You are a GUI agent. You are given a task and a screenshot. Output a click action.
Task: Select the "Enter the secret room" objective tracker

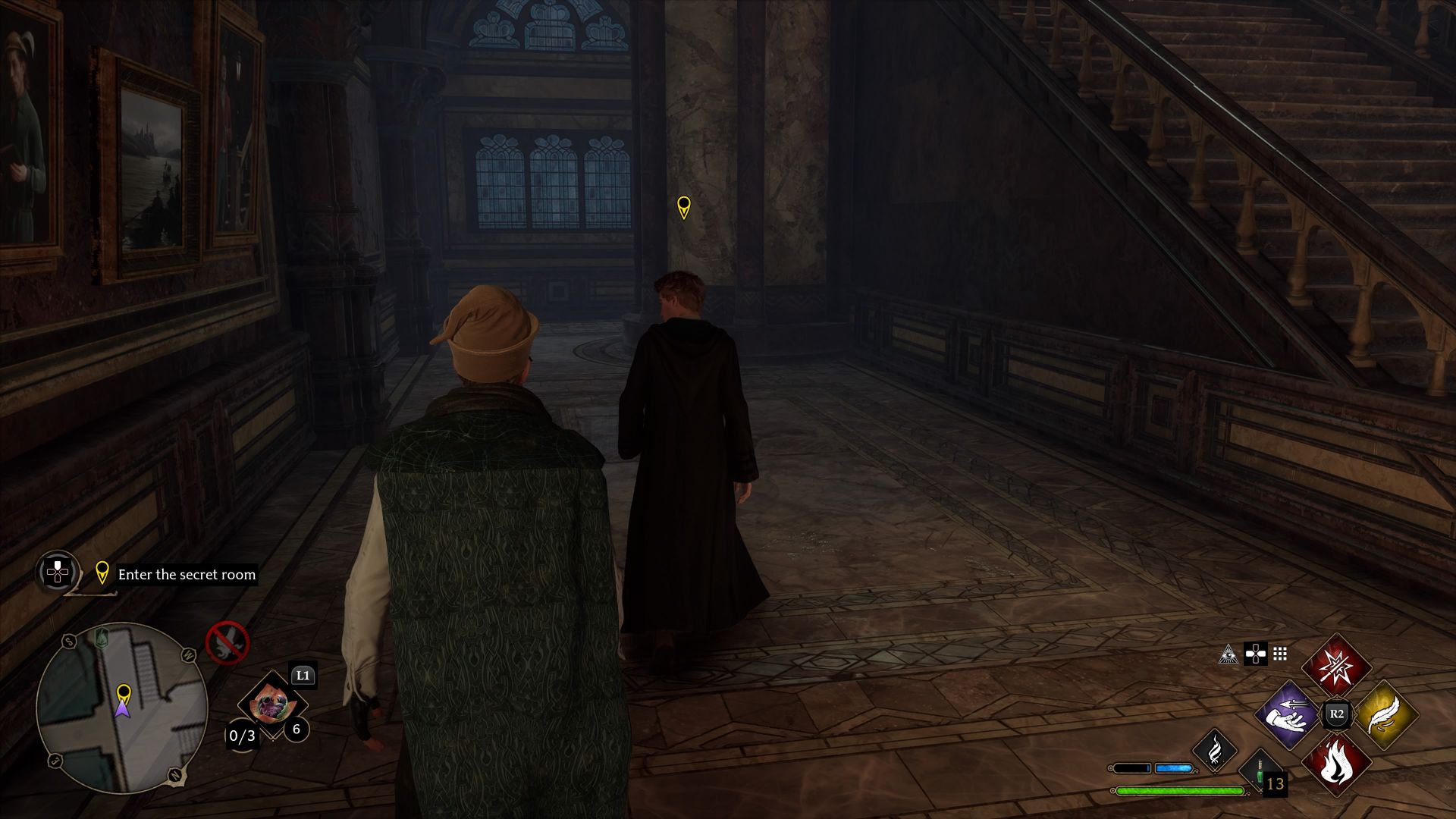click(187, 575)
